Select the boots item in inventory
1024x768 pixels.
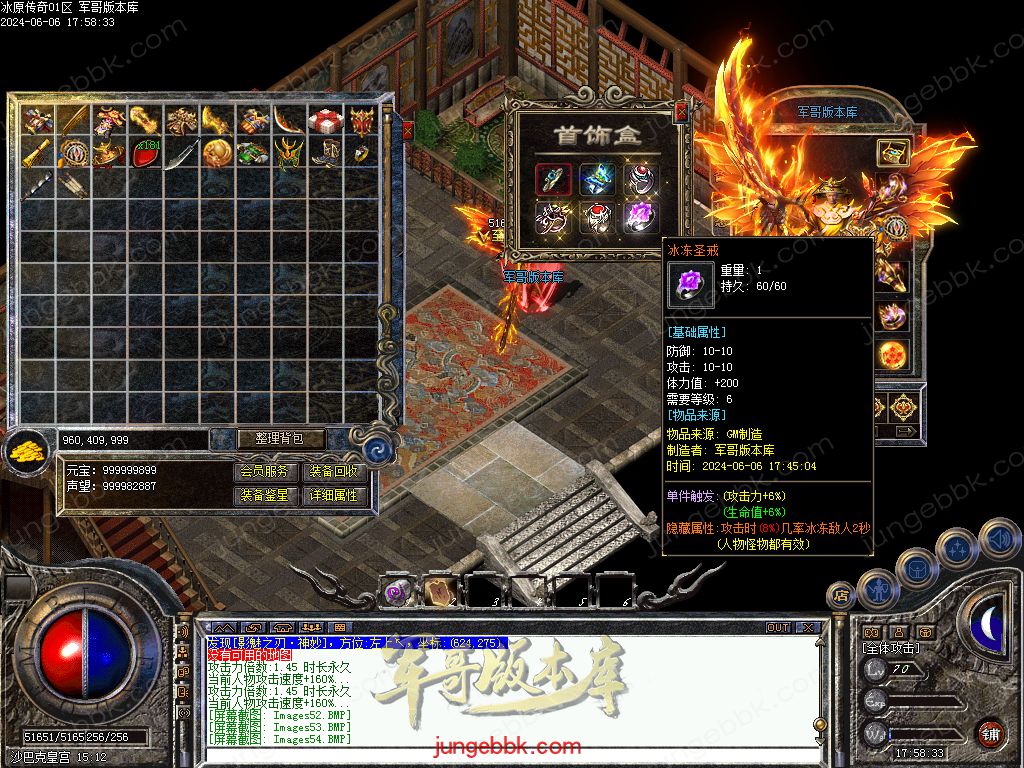tap(325, 154)
